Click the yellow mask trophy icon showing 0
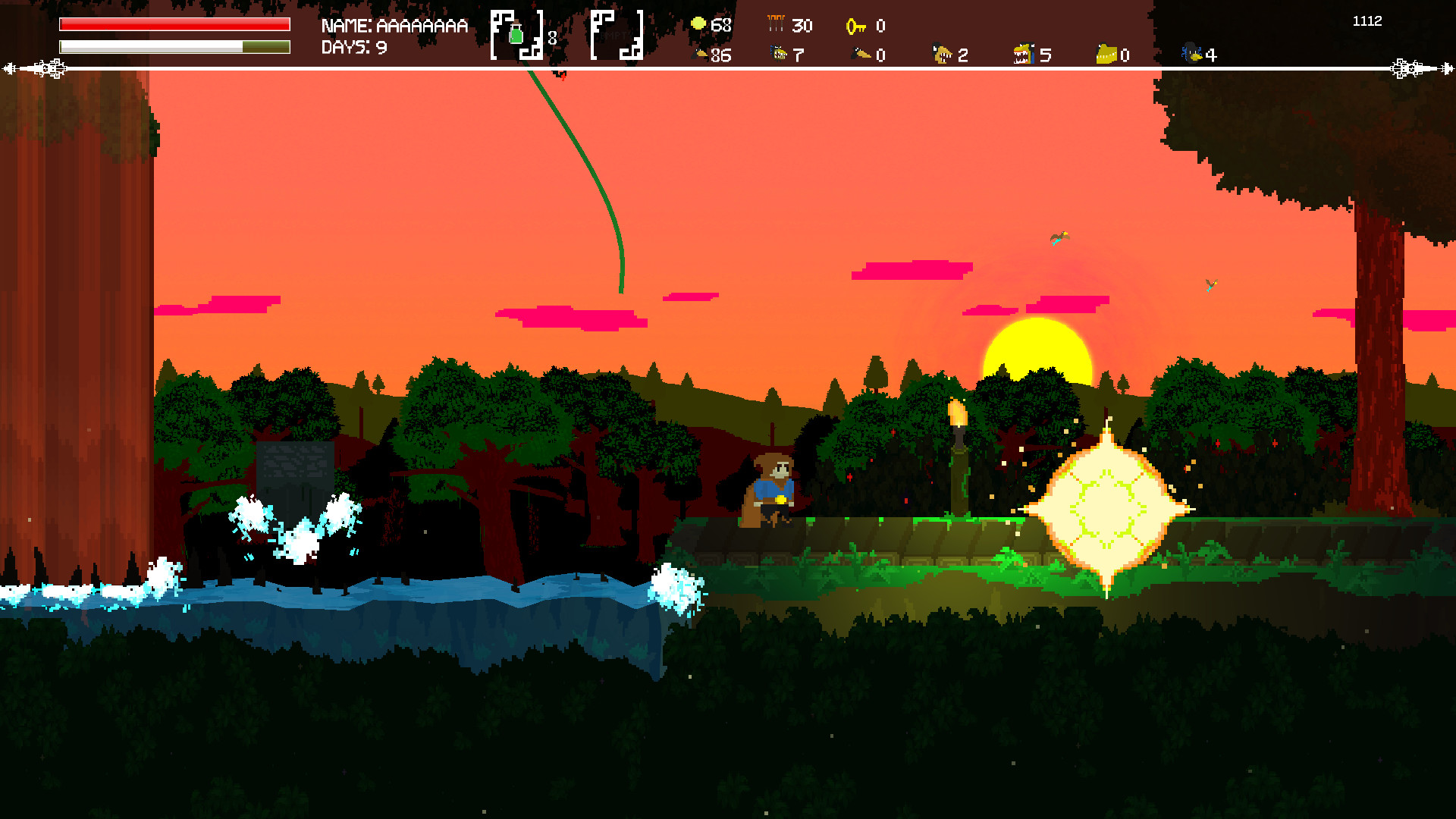This screenshot has width=1456, height=819. [x=1106, y=53]
